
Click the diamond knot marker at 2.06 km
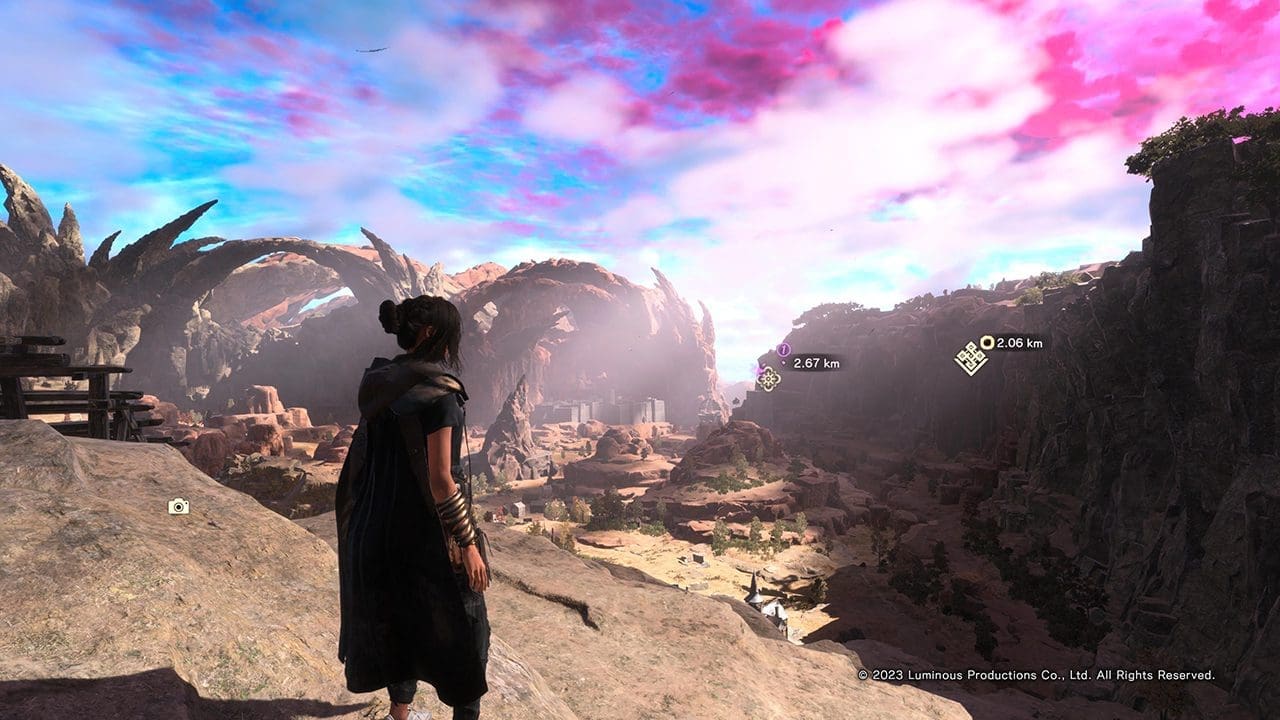point(970,358)
